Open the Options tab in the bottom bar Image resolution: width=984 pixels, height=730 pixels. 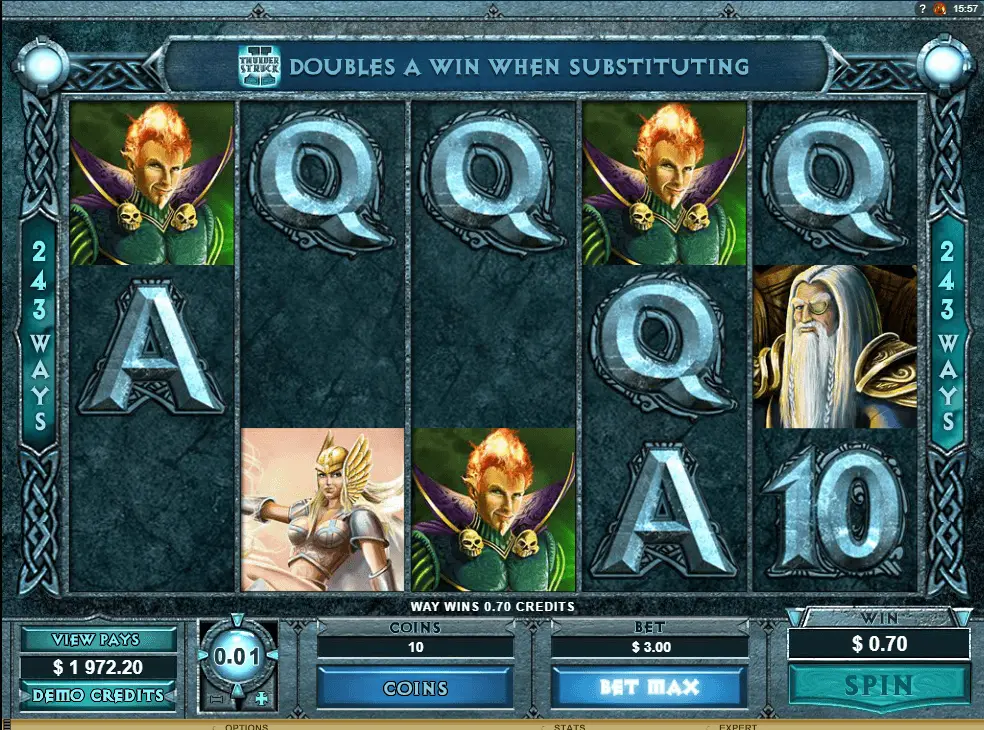click(246, 726)
